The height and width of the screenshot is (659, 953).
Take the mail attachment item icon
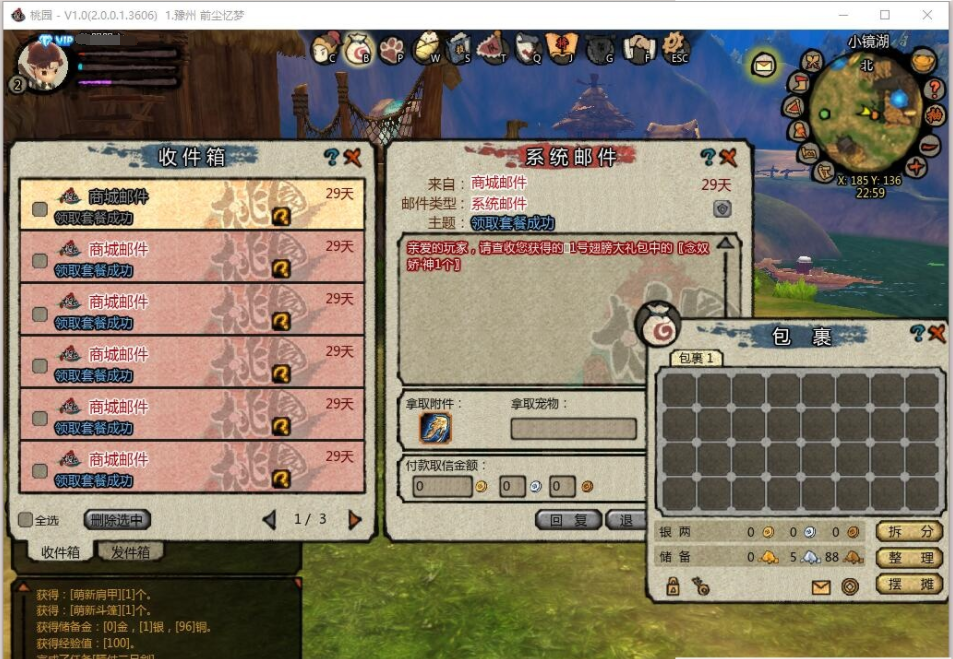click(435, 428)
